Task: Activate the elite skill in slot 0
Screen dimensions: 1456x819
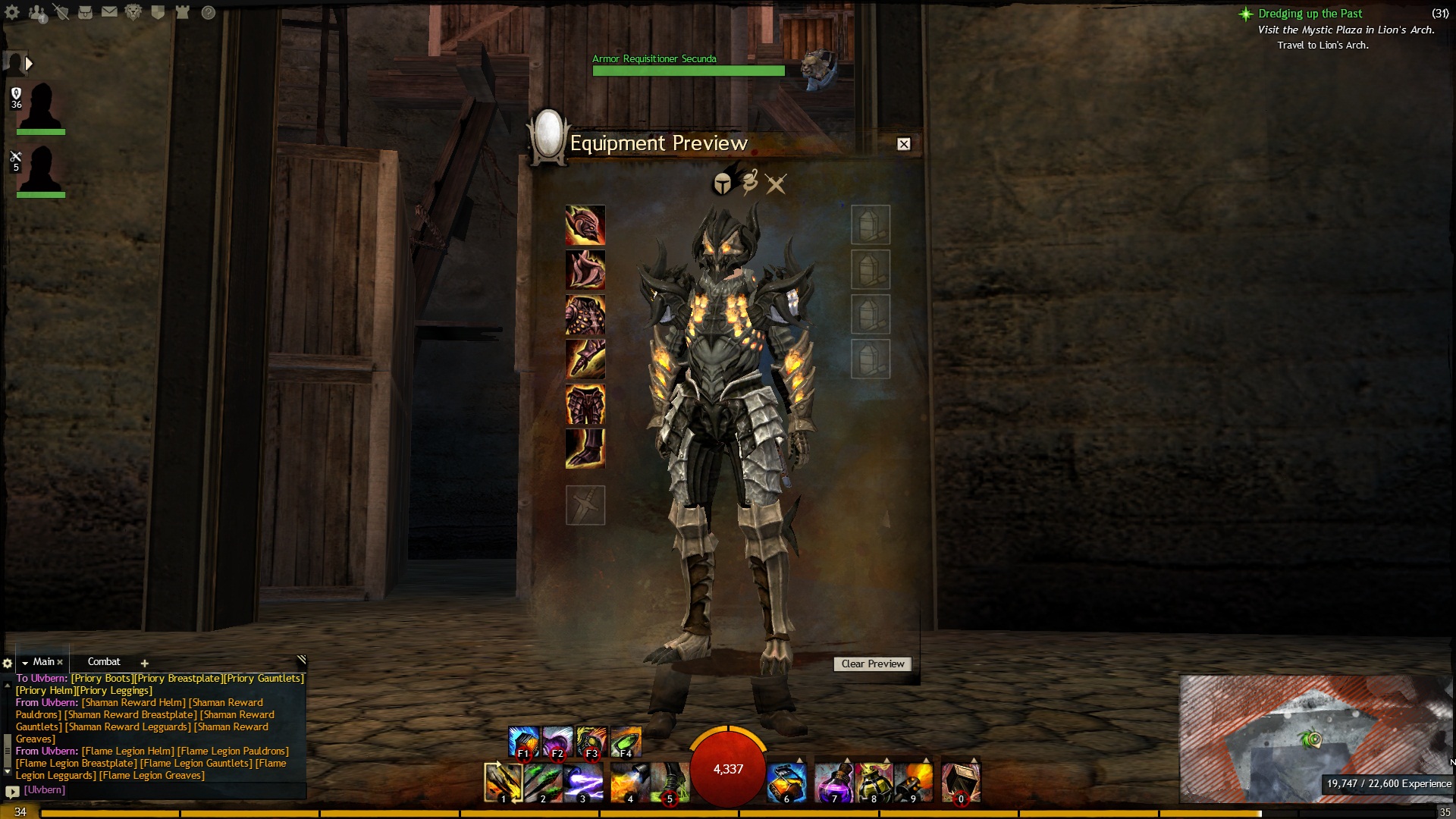Action: pos(961,783)
